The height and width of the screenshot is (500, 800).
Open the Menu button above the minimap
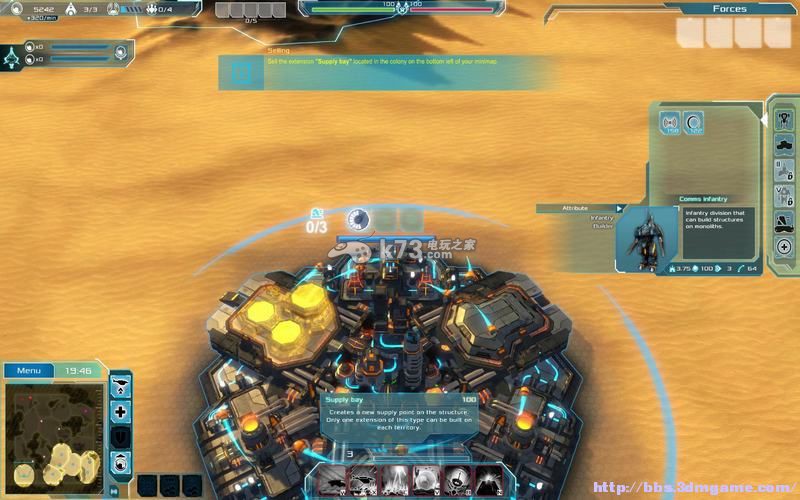point(29,371)
